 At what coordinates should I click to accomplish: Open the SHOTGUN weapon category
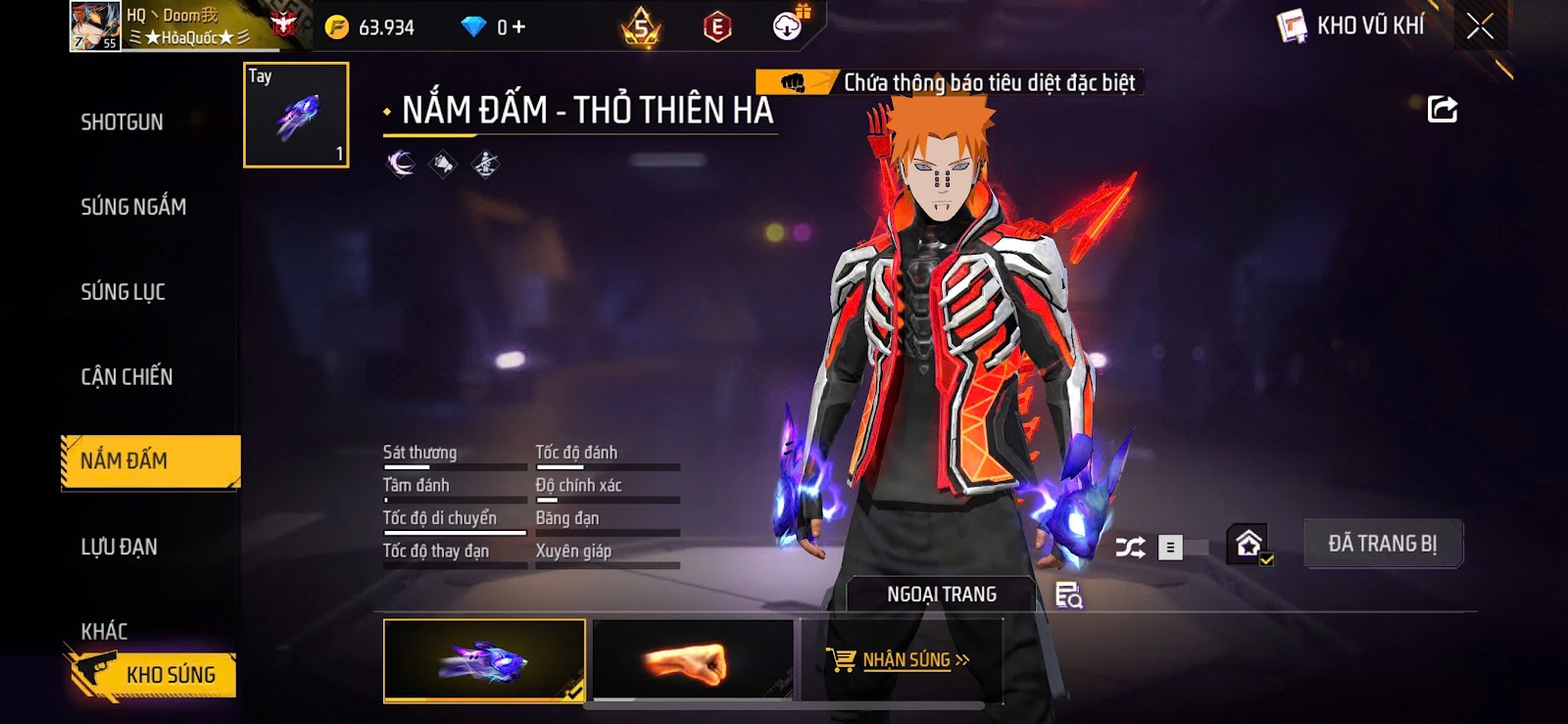(122, 122)
